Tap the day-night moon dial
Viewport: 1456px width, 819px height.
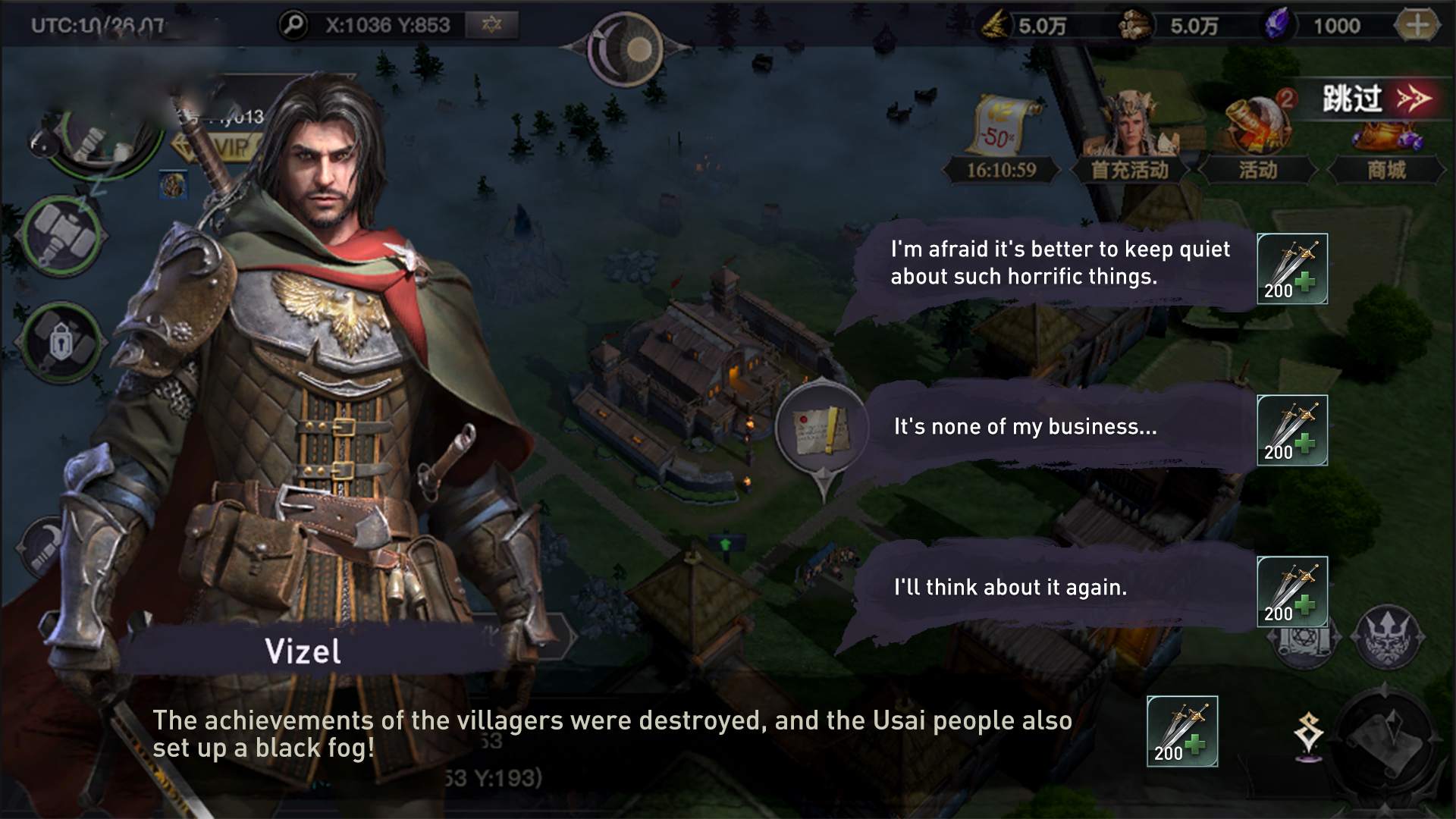[626, 49]
